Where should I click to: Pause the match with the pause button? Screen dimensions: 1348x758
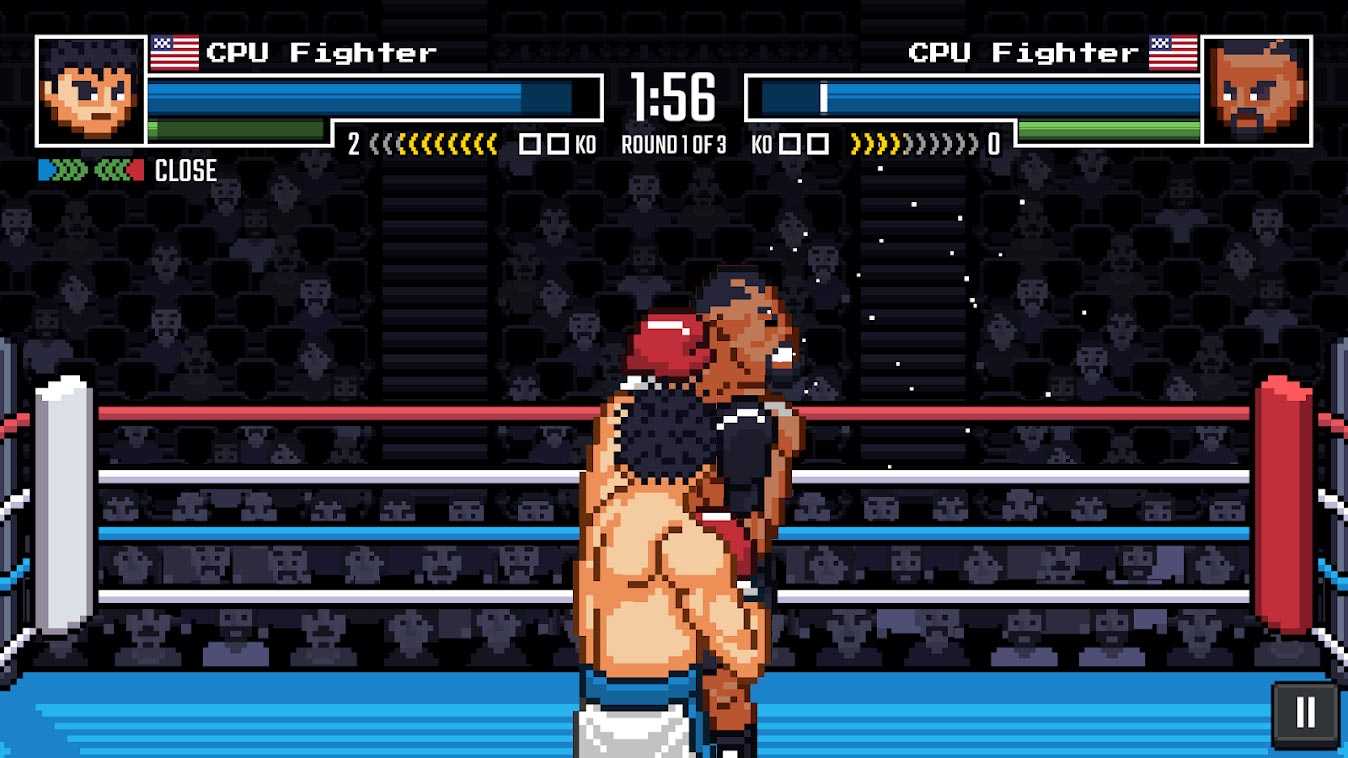pyautogui.click(x=1305, y=714)
